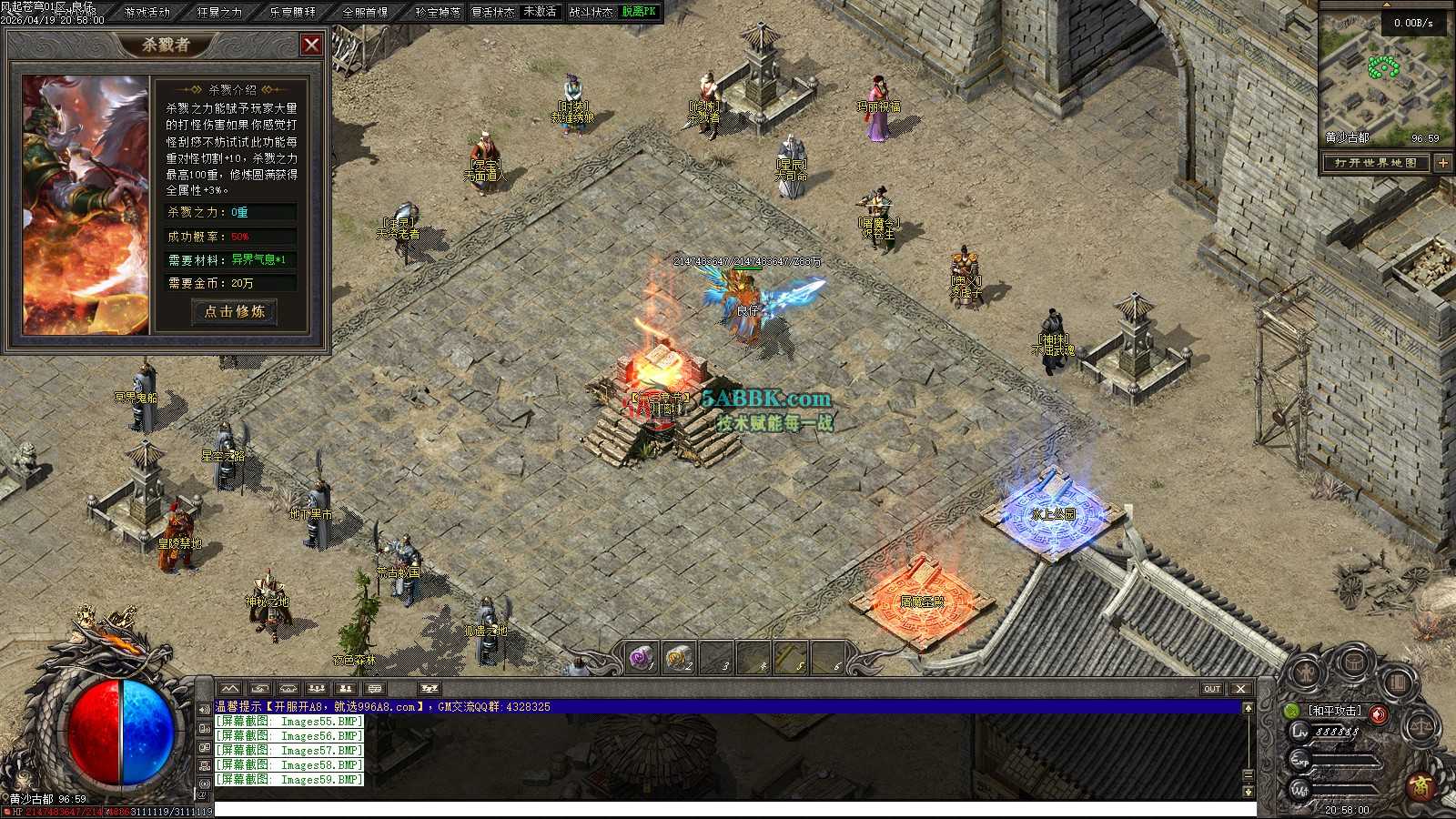
Task: Open the shop via red 商 icon
Action: pos(1422,785)
